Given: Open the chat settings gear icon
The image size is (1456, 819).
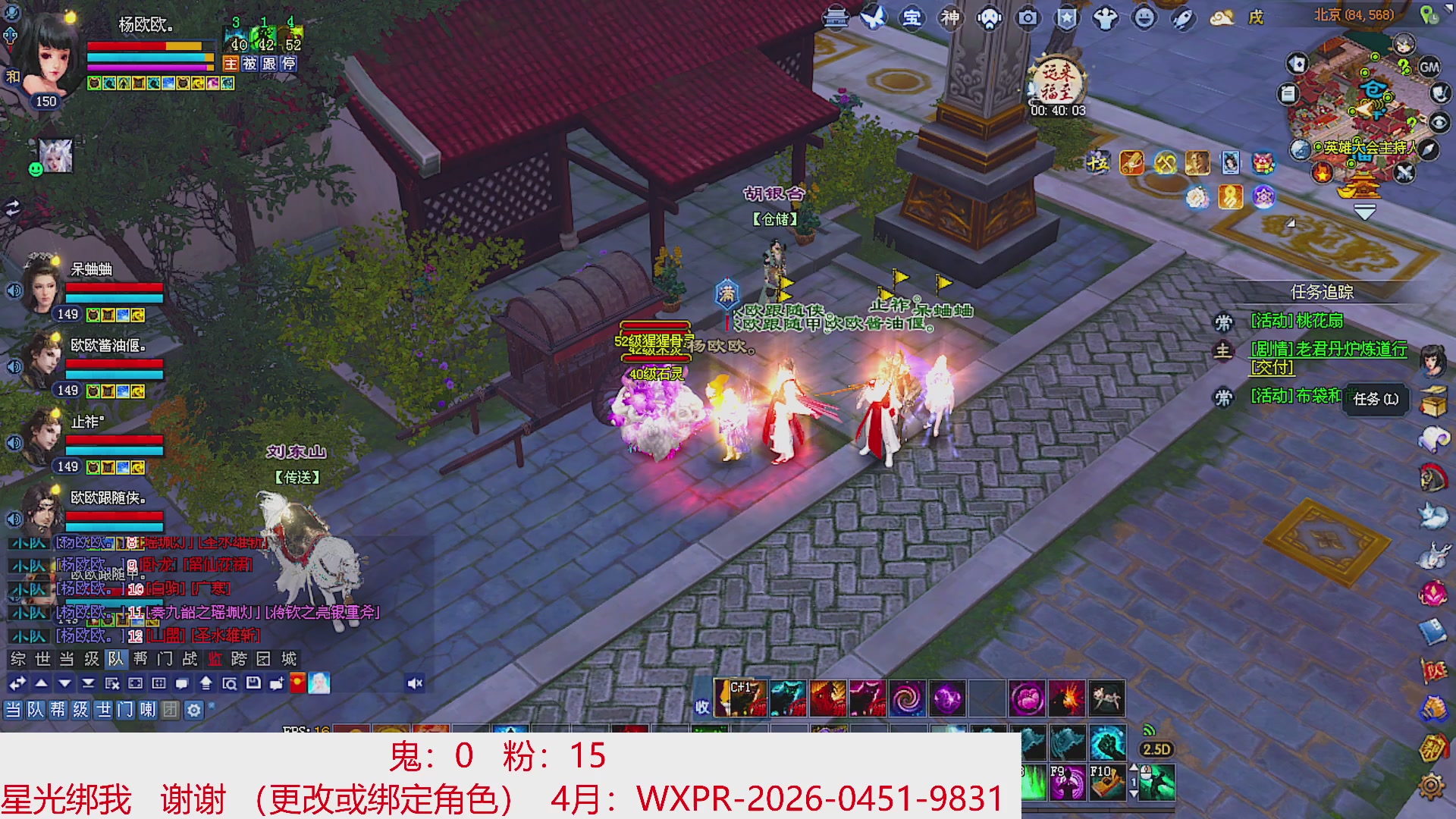Looking at the screenshot, I should [x=196, y=711].
